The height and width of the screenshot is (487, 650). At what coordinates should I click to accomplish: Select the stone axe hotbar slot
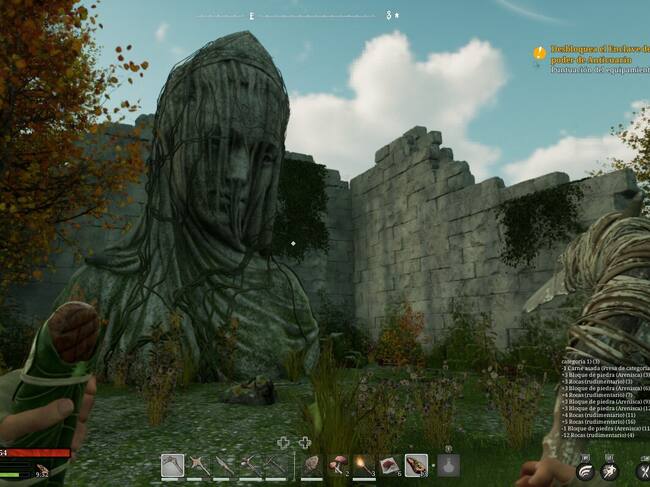coord(172,465)
